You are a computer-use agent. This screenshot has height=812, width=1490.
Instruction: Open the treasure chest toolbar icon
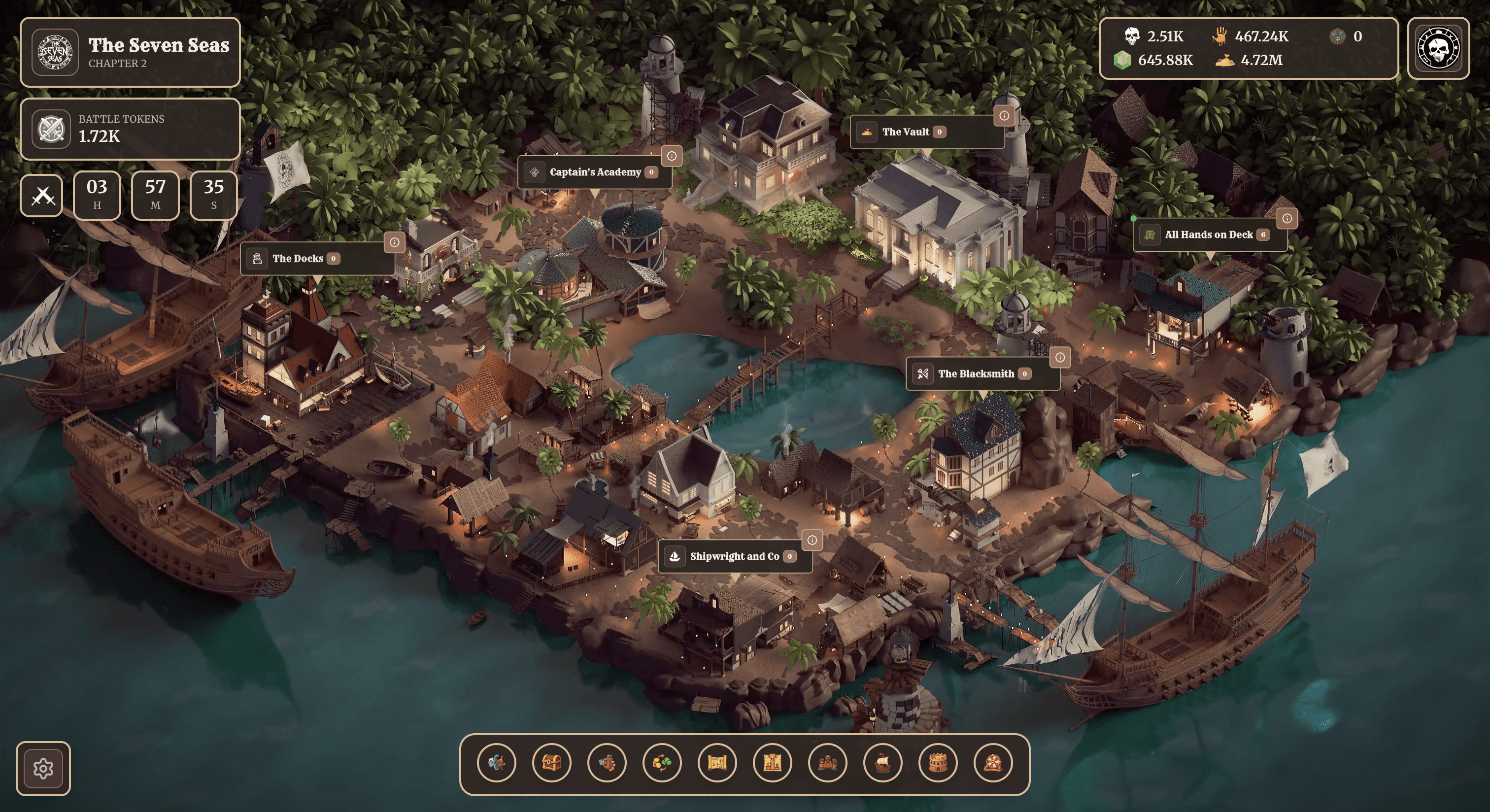click(551, 763)
